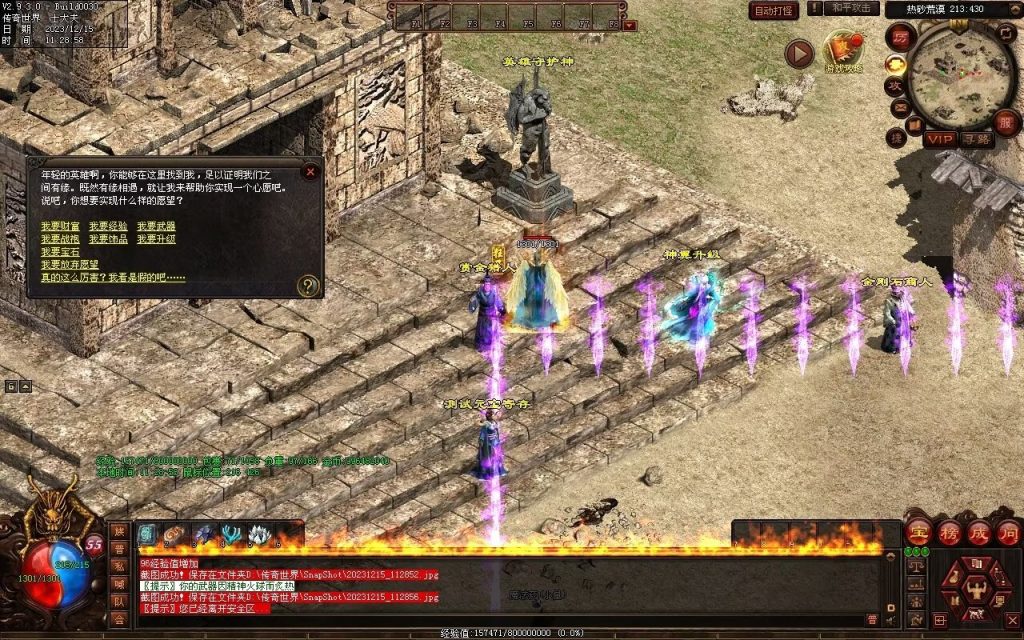Open the VIP button below the minimap
1024x640 pixels.
tap(938, 139)
